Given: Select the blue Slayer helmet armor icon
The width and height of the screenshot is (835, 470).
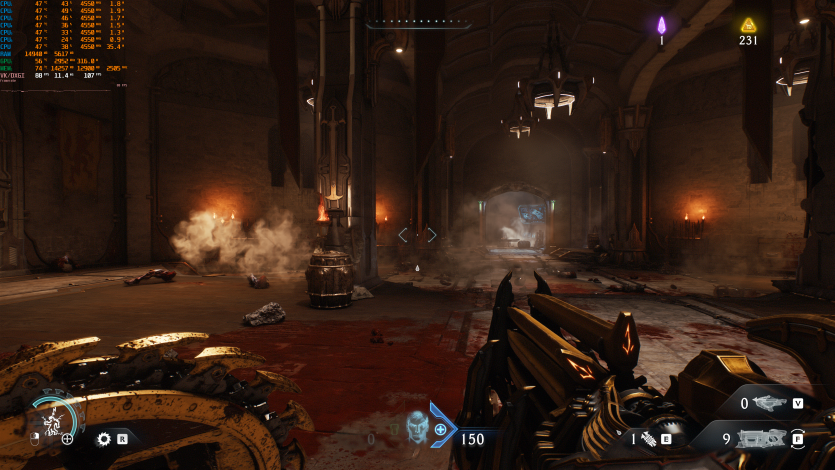Looking at the screenshot, I should pyautogui.click(x=416, y=427).
